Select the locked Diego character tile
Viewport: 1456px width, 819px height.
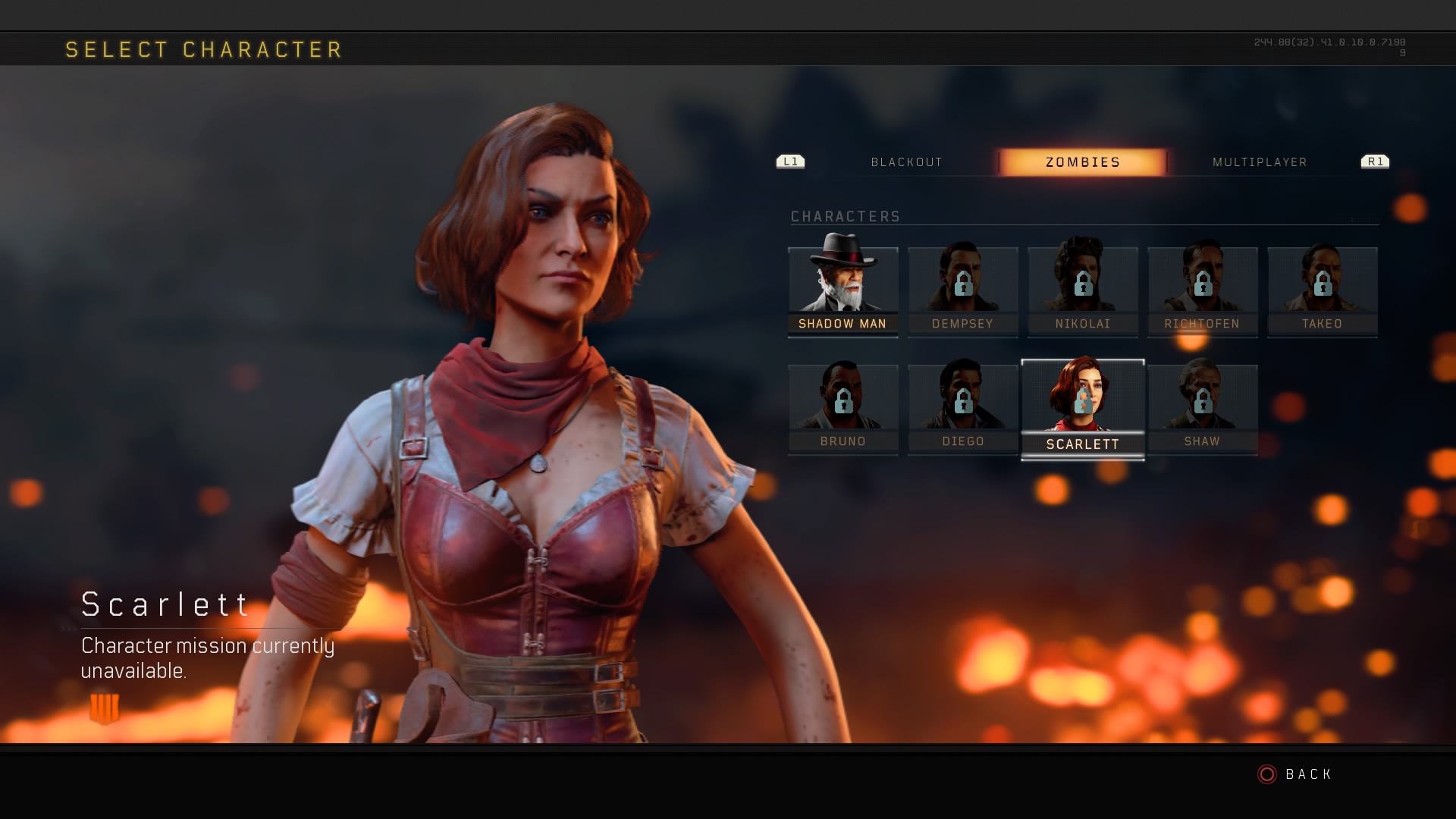[x=962, y=409]
